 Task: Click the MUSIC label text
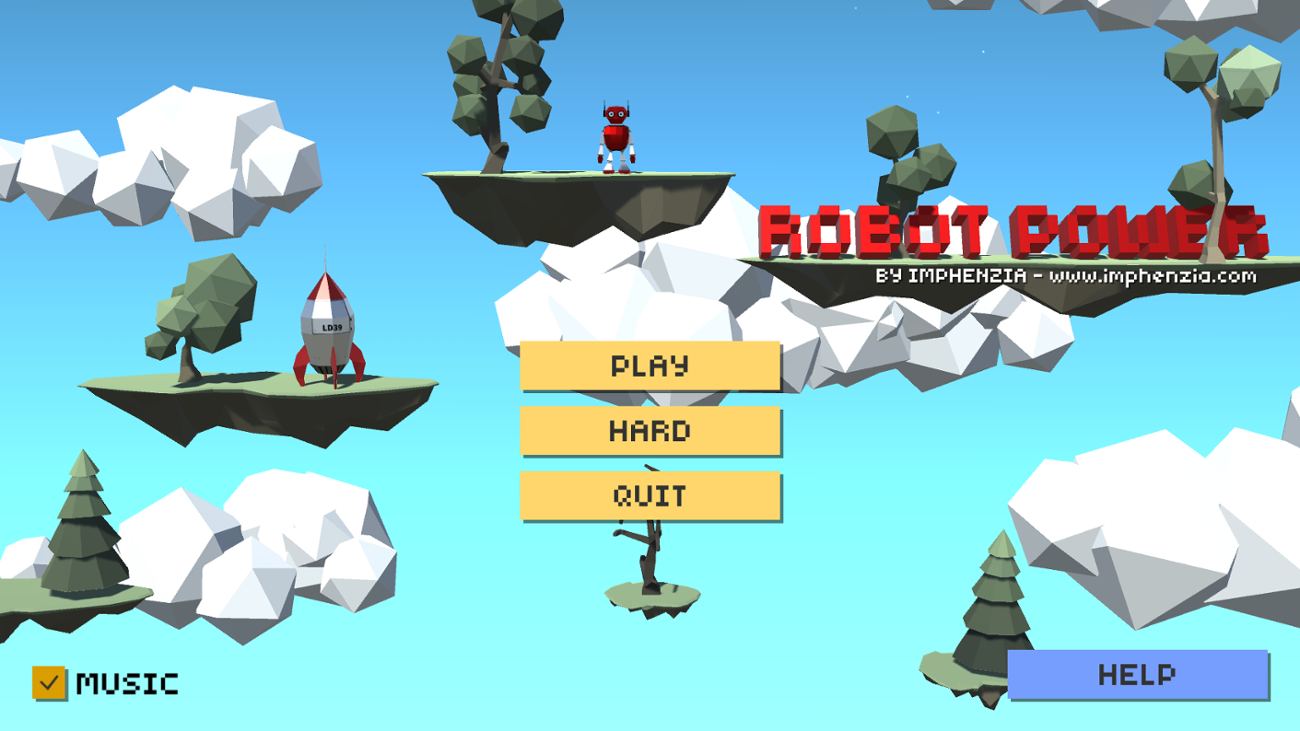pos(128,684)
